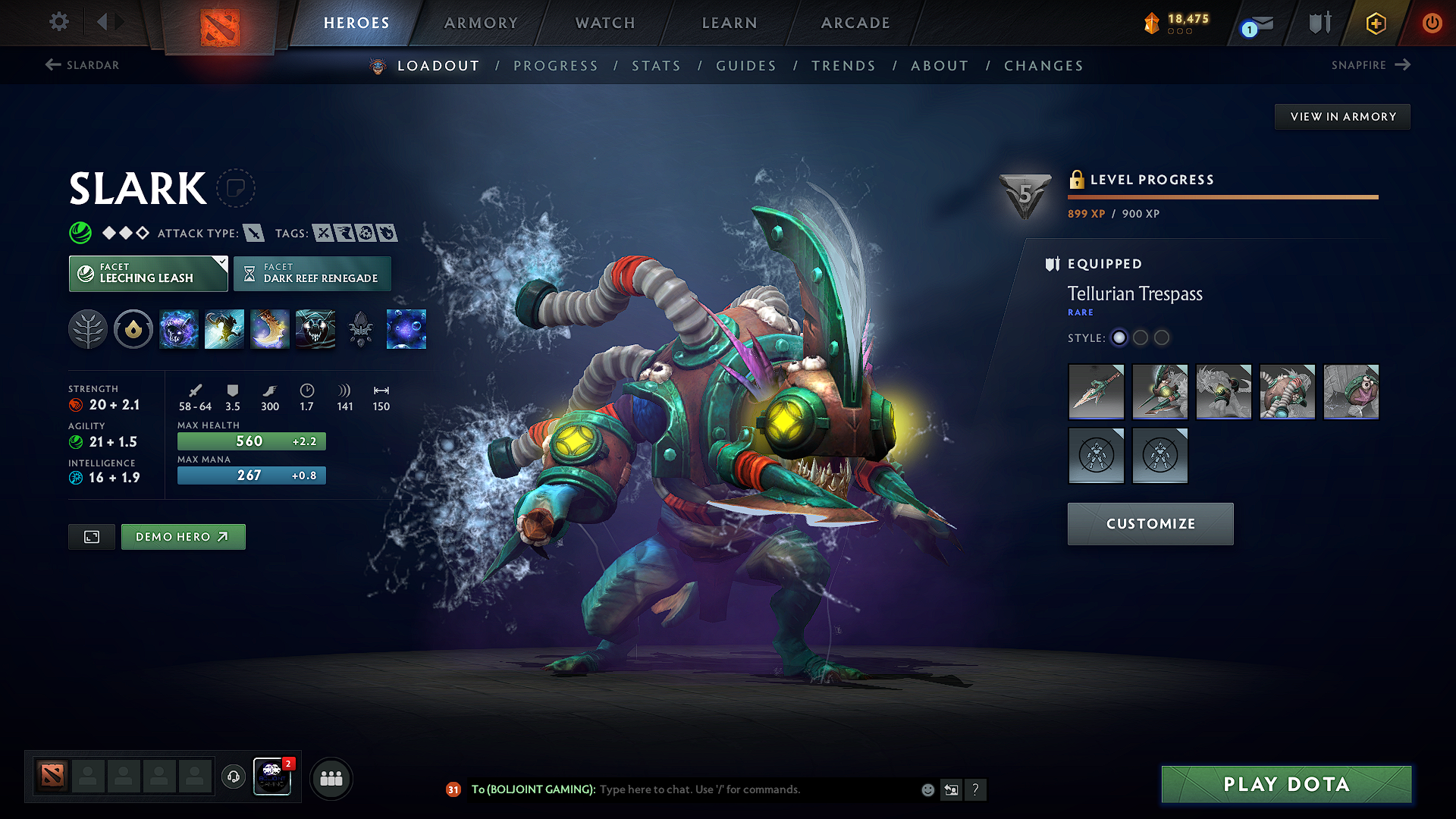Screen dimensions: 1456x819
Task: Switch to the Trends section
Action: [843, 66]
